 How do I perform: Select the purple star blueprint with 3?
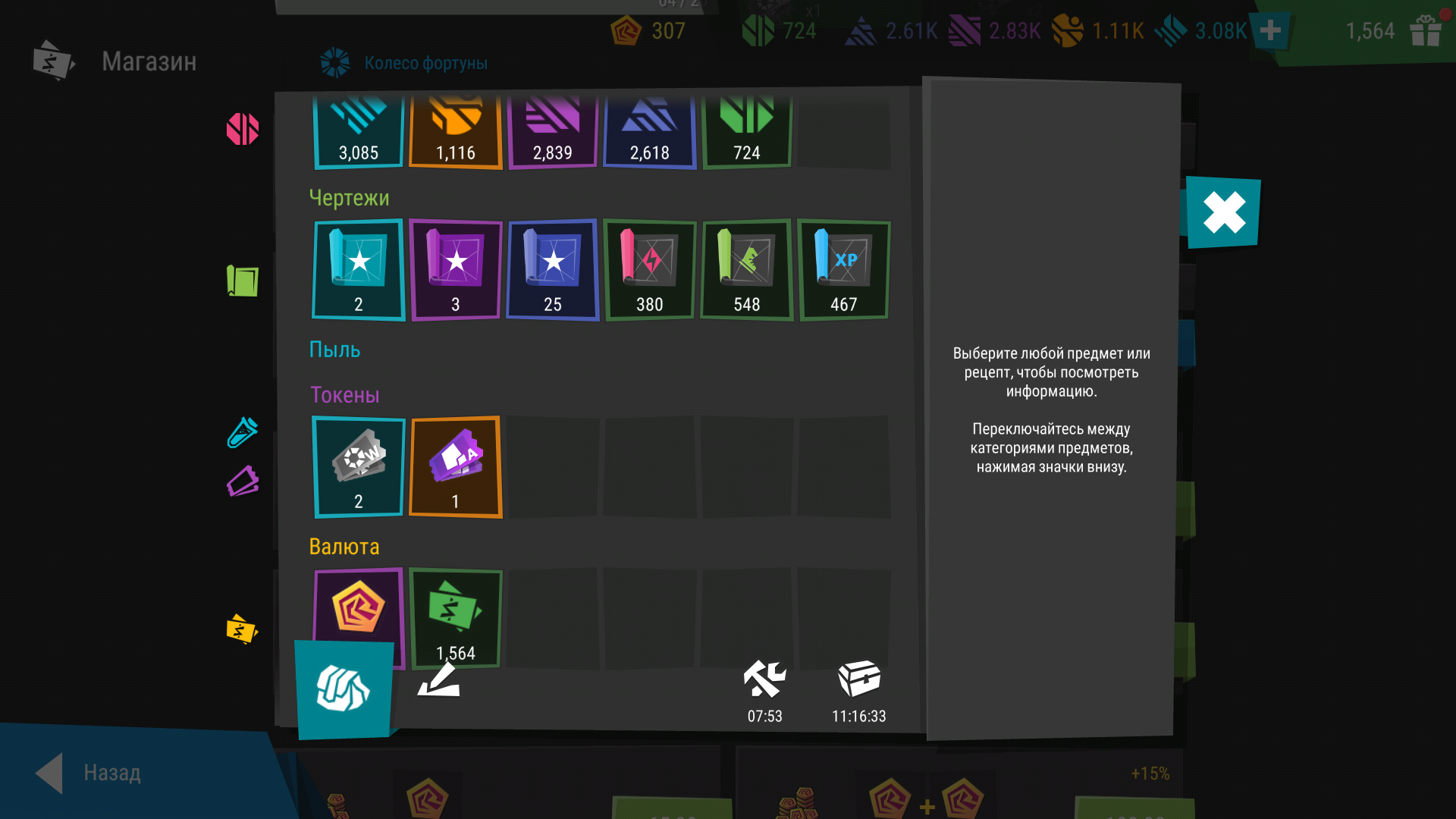pyautogui.click(x=456, y=270)
